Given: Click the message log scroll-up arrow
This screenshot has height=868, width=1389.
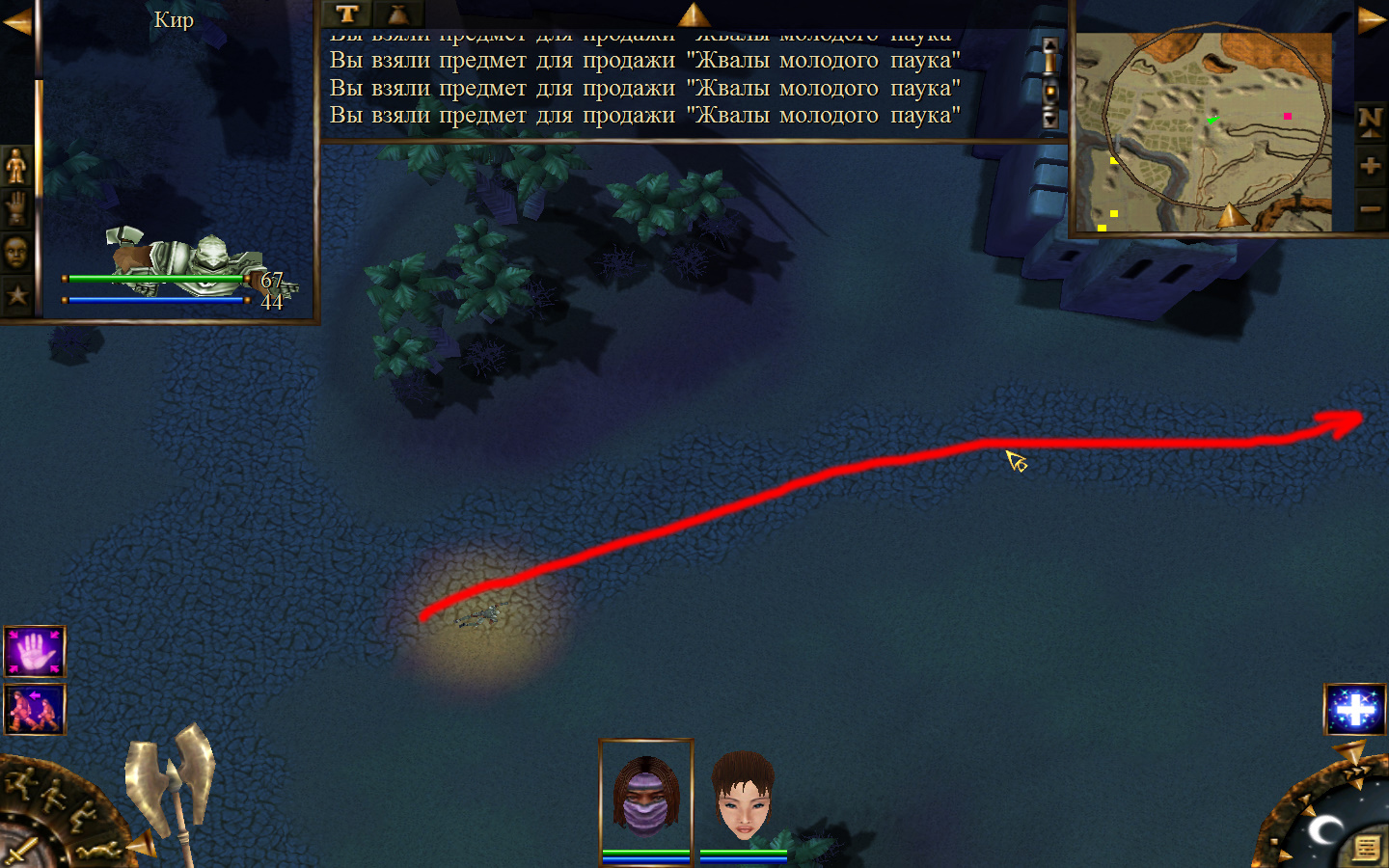Looking at the screenshot, I should tap(1050, 46).
